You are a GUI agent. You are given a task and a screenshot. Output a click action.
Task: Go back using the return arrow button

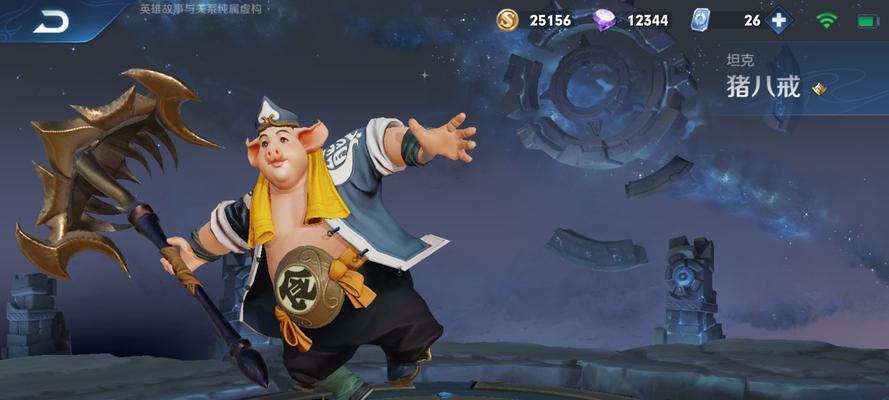[x=51, y=20]
